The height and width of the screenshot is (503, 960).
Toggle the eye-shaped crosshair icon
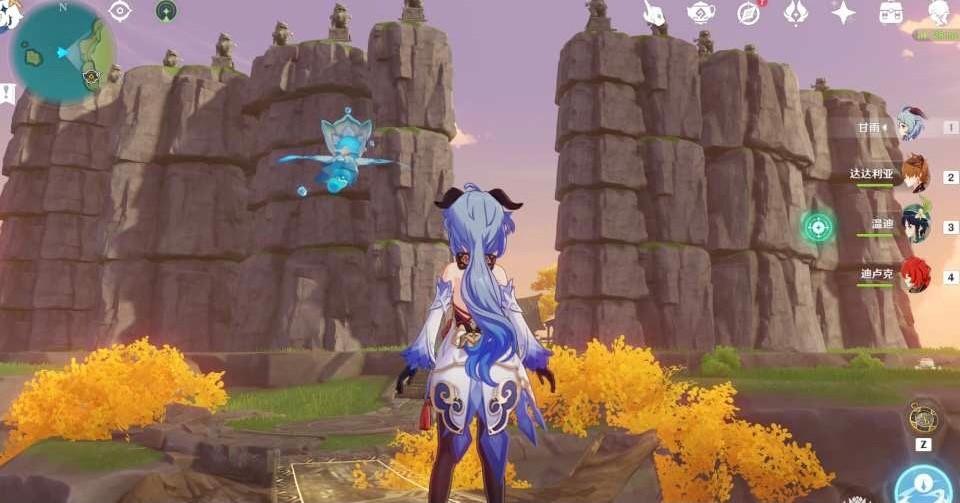[120, 11]
